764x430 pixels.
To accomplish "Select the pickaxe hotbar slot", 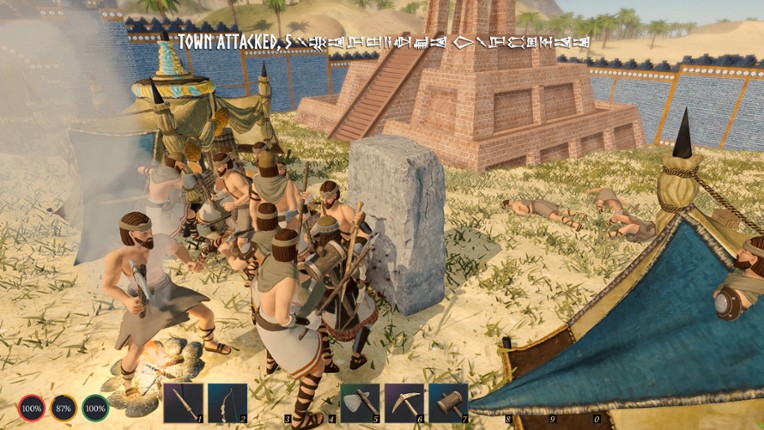I will 404,403.
